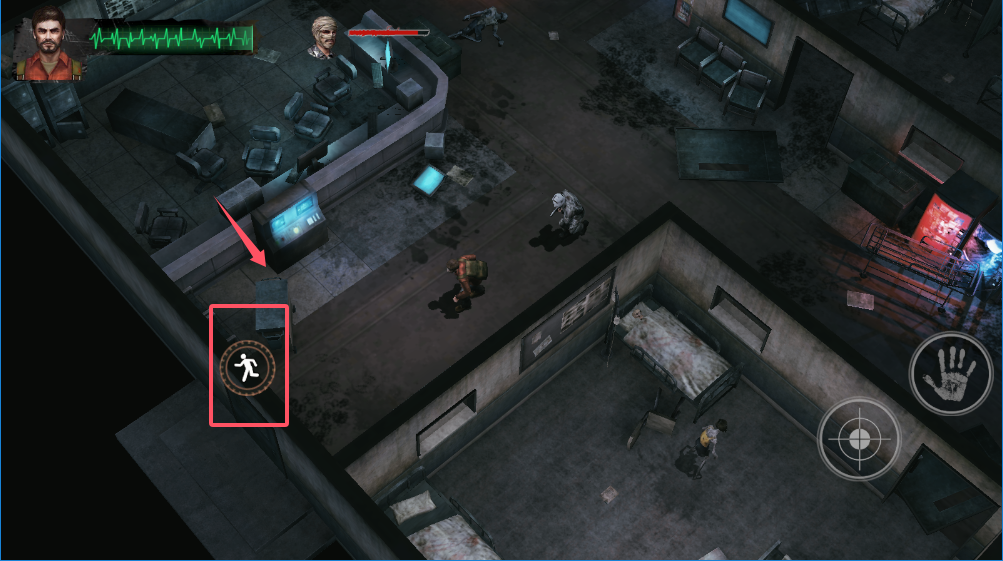Tap the running man sprint button
Image resolution: width=1003 pixels, height=561 pixels.
click(246, 369)
